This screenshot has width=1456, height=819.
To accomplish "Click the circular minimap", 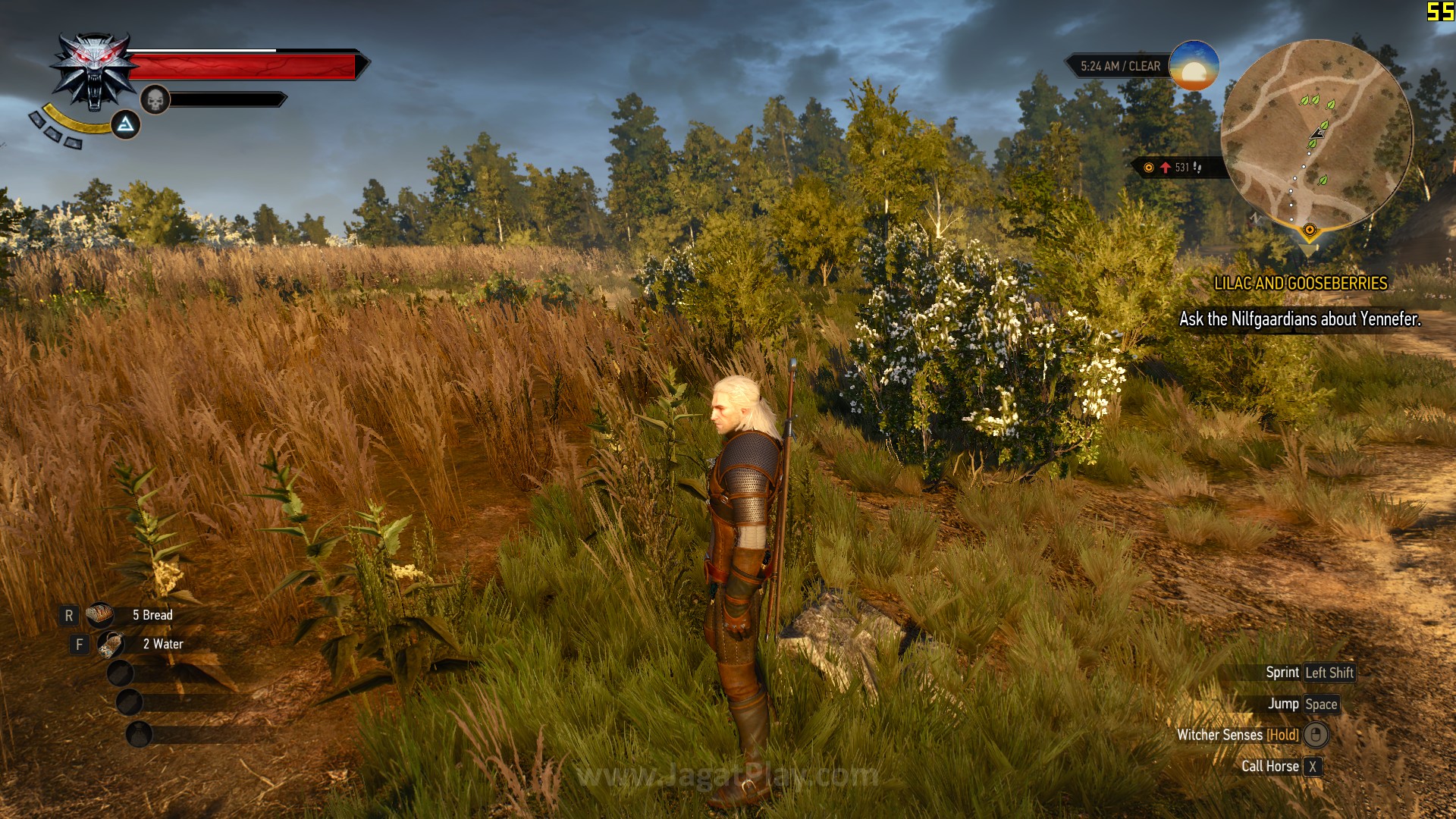I will point(1316,134).
